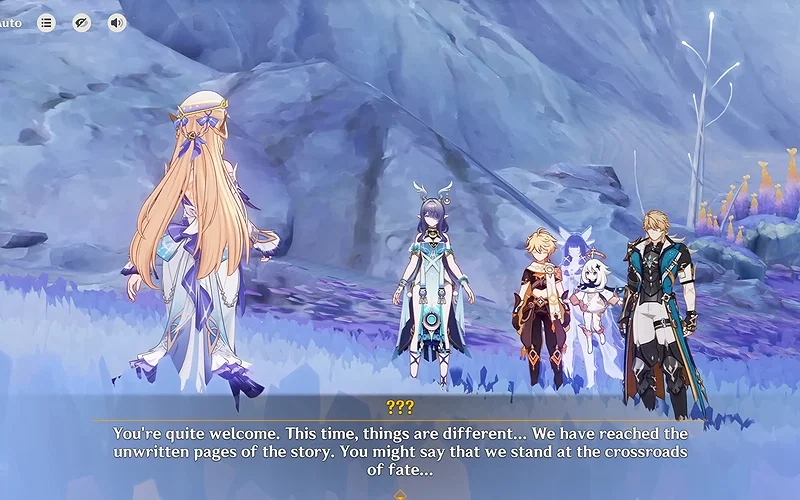
Task: Toggle the Auto dialogue playback
Action: coord(11,22)
